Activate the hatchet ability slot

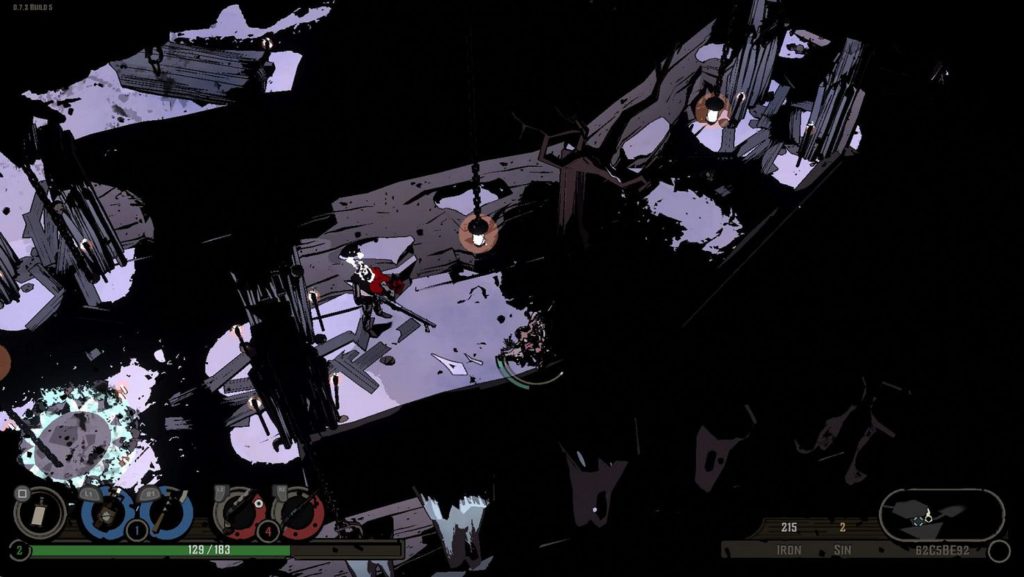coord(165,514)
